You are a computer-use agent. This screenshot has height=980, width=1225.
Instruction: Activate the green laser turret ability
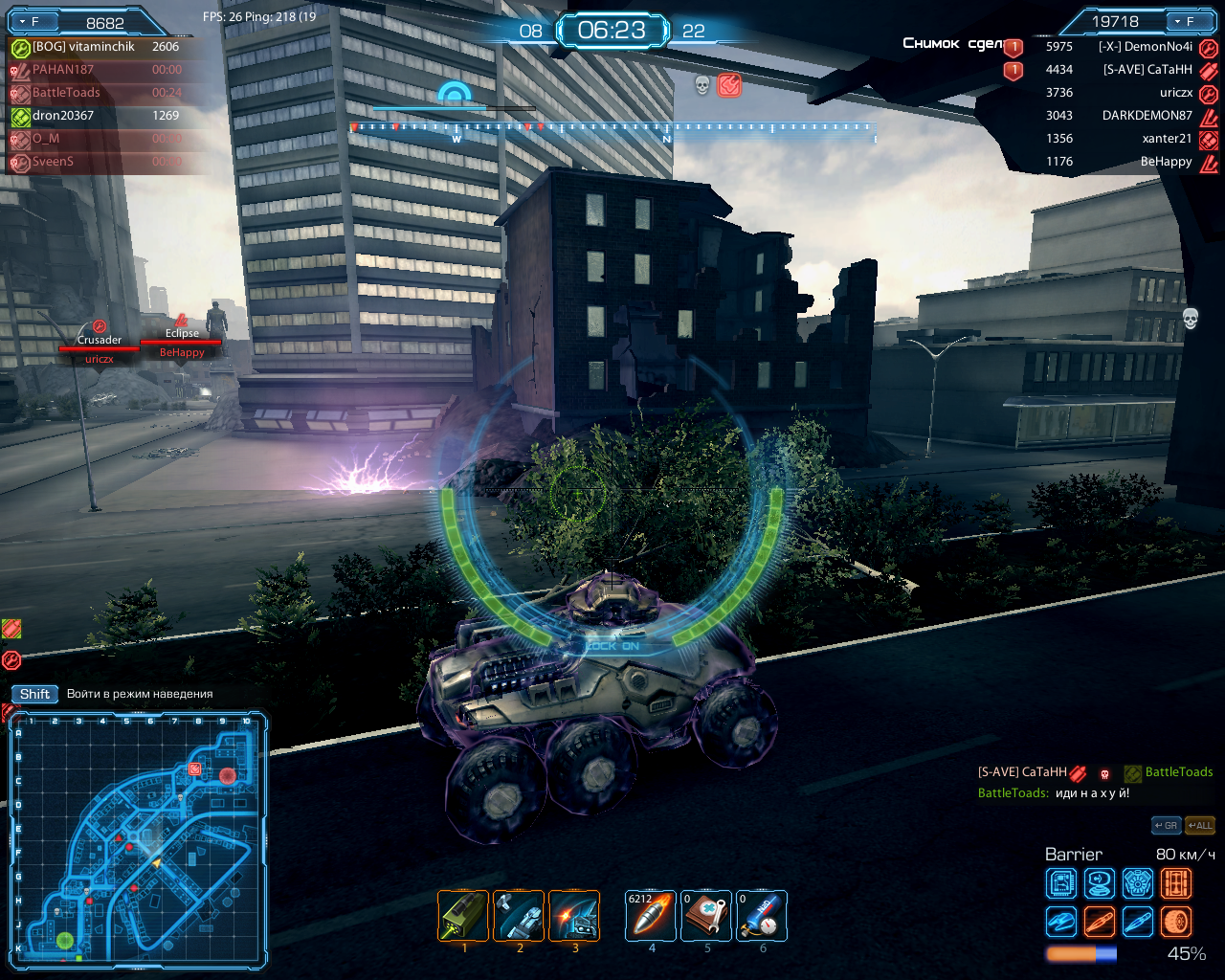[x=464, y=916]
